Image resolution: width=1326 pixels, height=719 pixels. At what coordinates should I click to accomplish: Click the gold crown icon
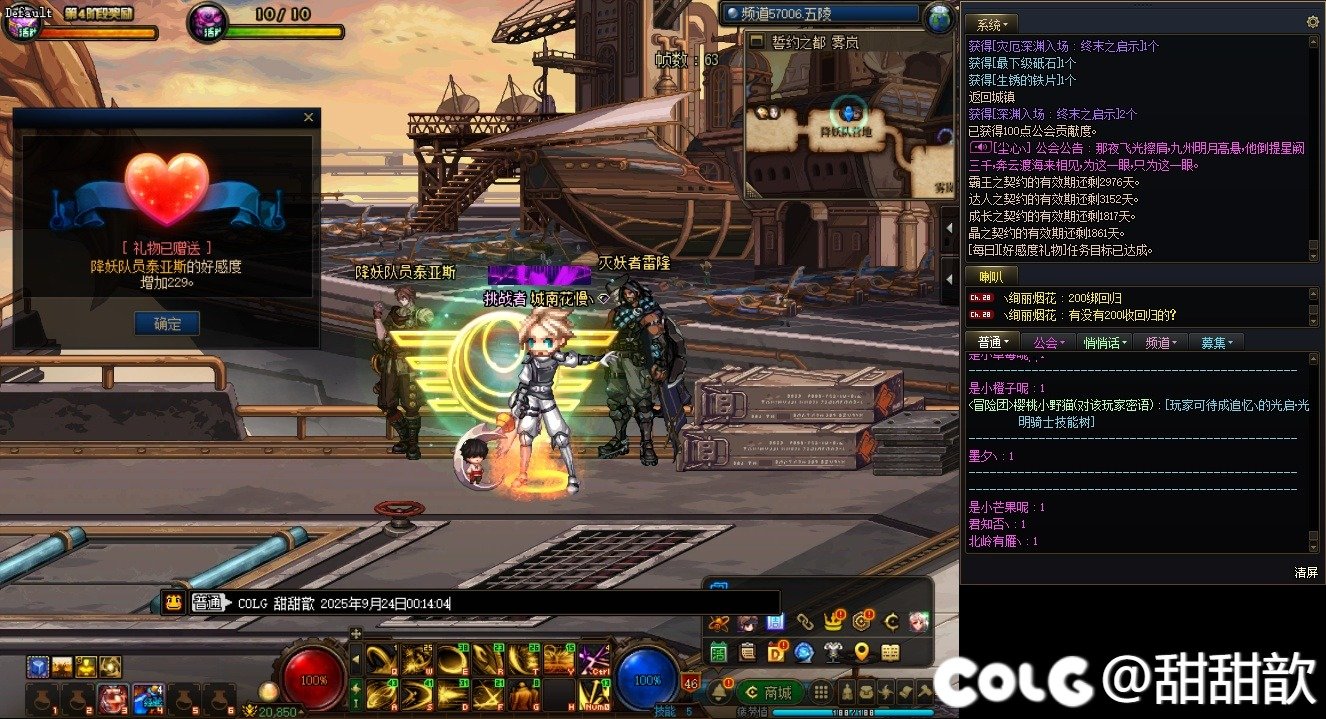(x=832, y=622)
